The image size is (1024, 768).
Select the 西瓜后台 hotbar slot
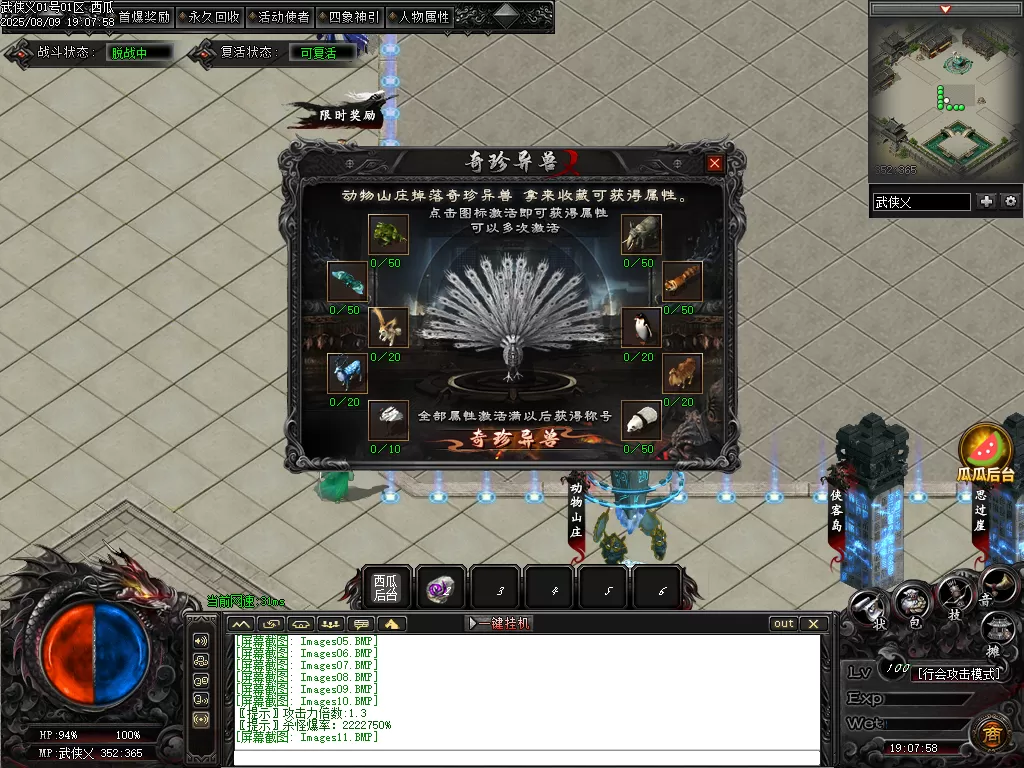pos(386,588)
